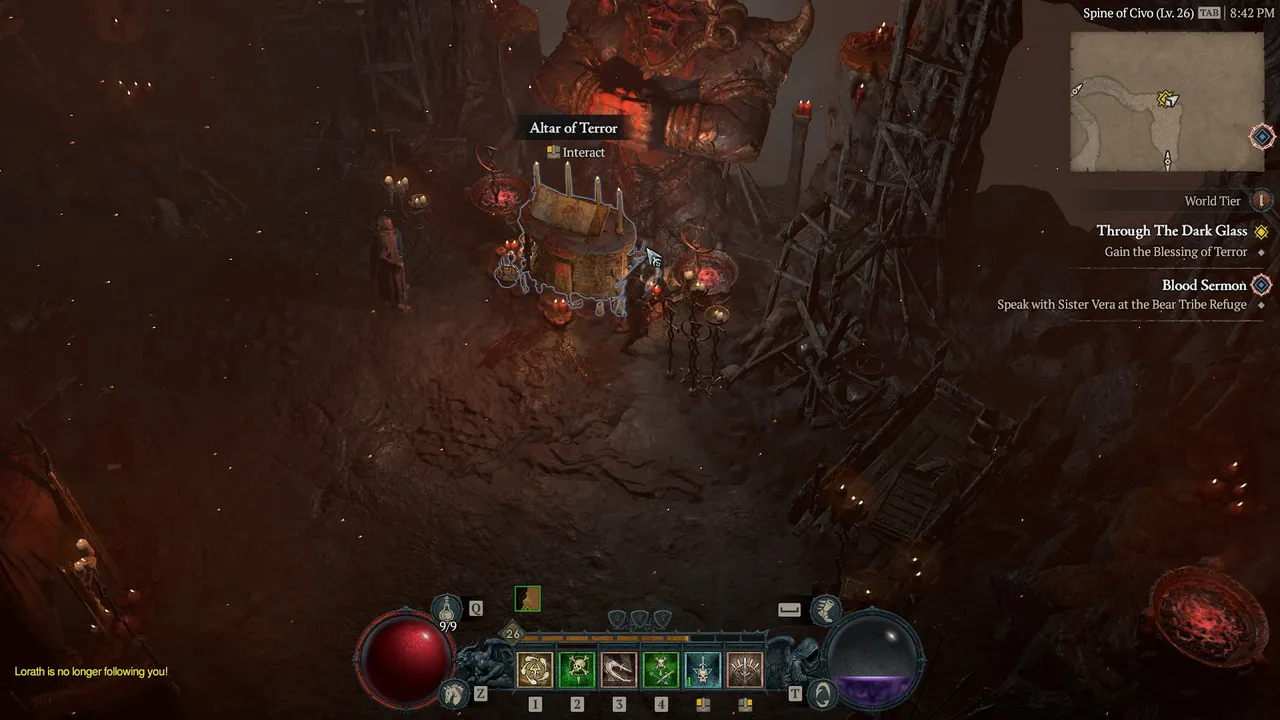
Task: Summon the mount with the horse icon
Action: pos(455,692)
